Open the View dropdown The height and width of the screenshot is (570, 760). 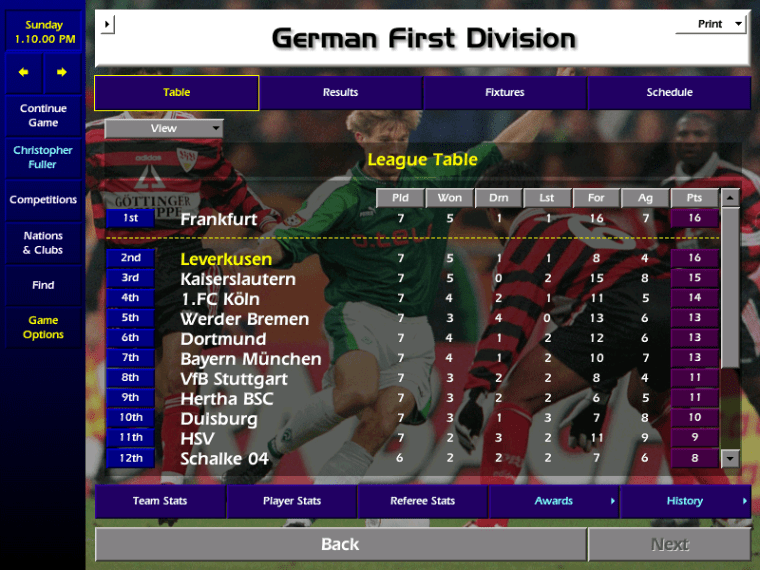point(164,128)
